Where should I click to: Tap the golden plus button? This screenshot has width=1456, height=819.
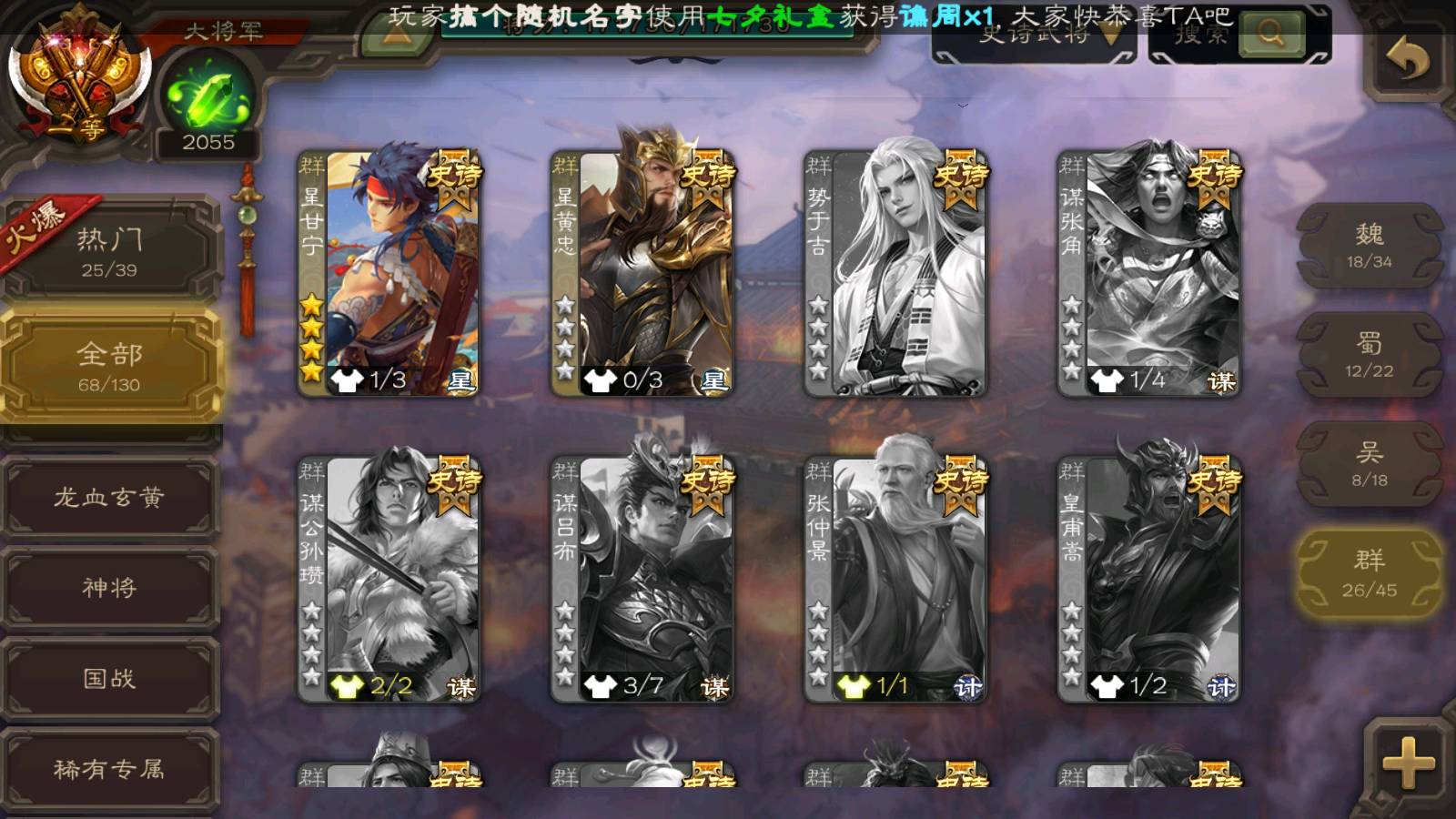pyautogui.click(x=1408, y=763)
